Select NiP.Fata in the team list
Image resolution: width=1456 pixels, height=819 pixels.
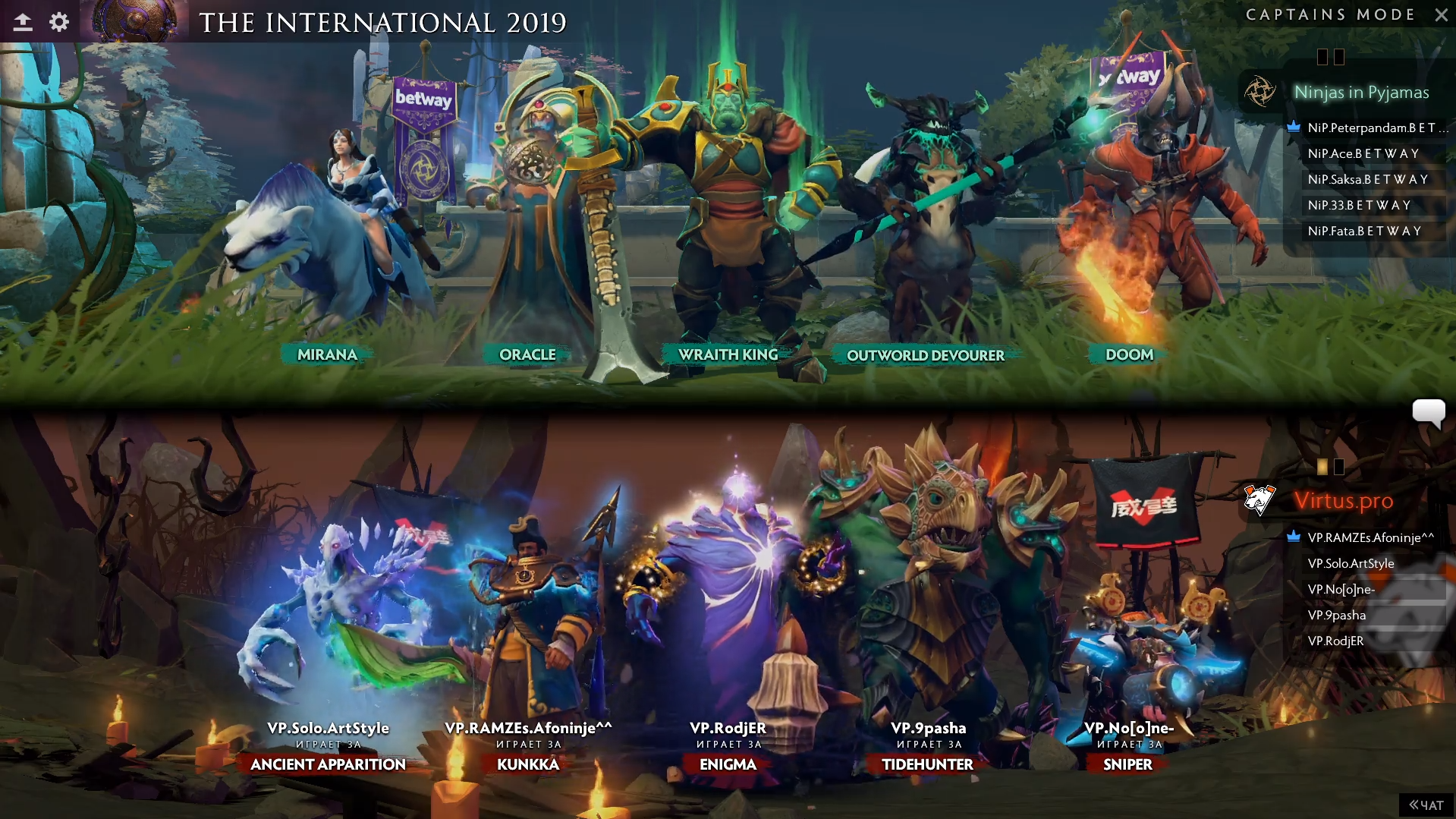click(1364, 231)
